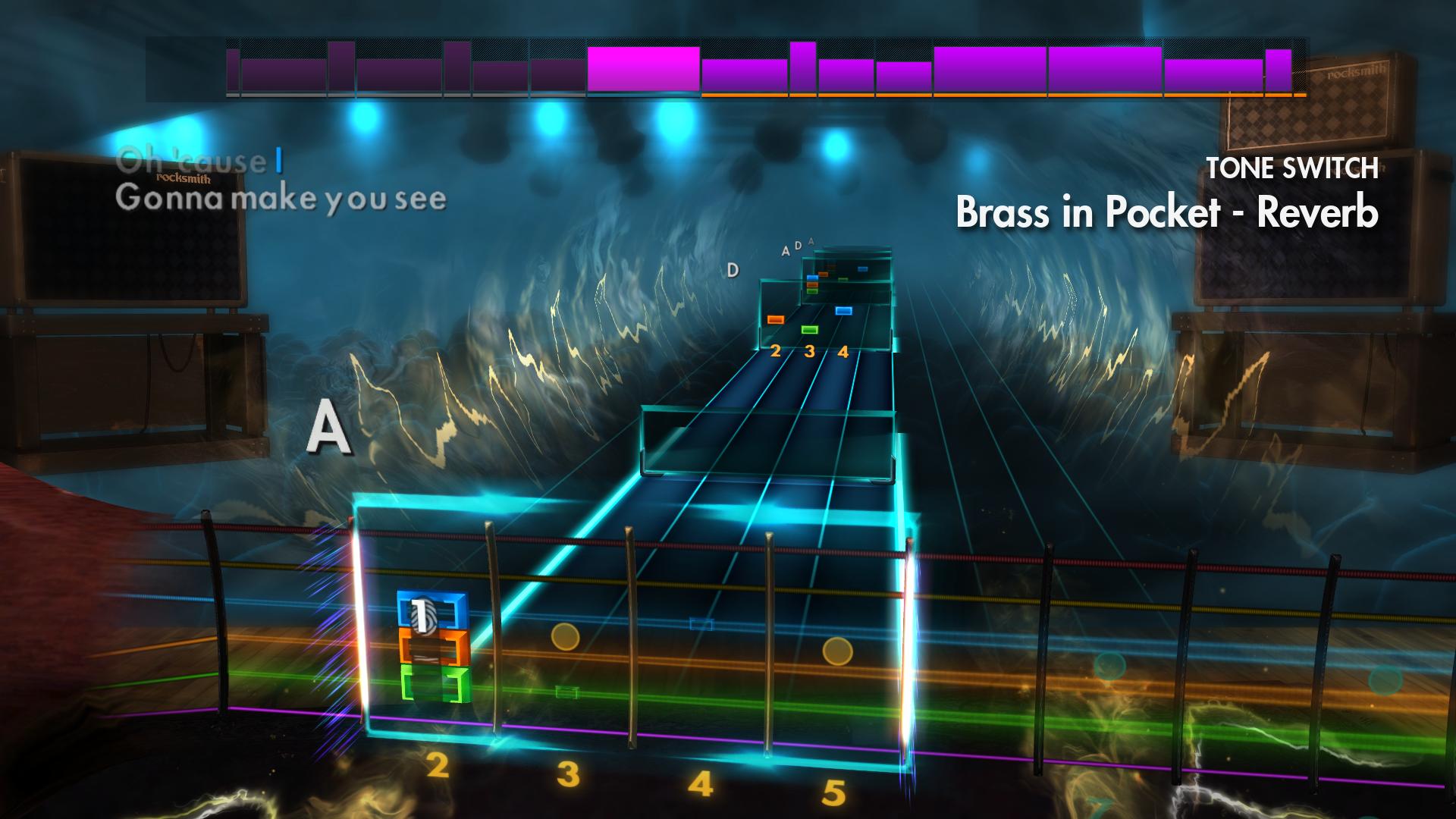Viewport: 1456px width, 819px height.
Task: Click the chord letter D at lane end
Action: (x=732, y=268)
